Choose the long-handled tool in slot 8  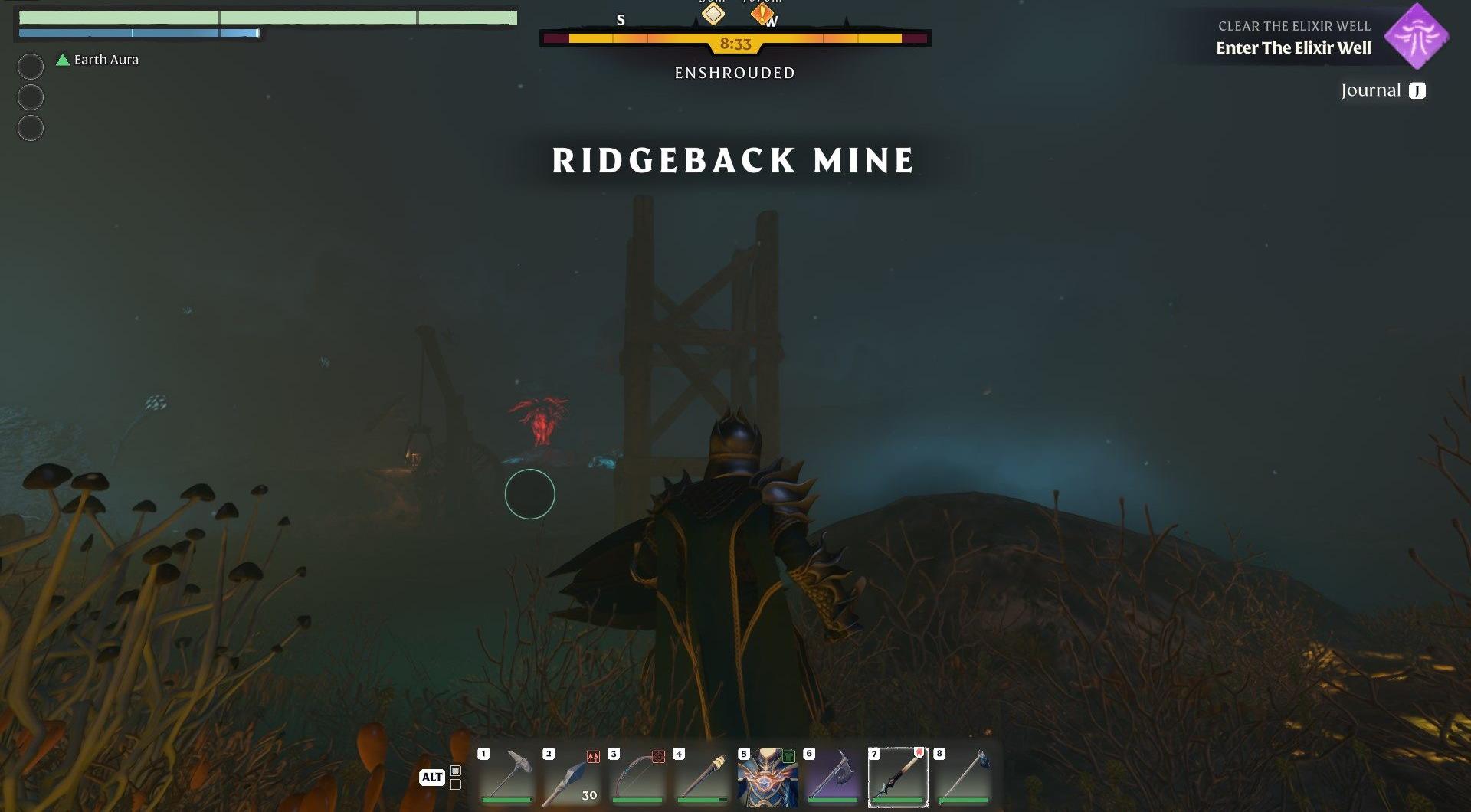(963, 776)
